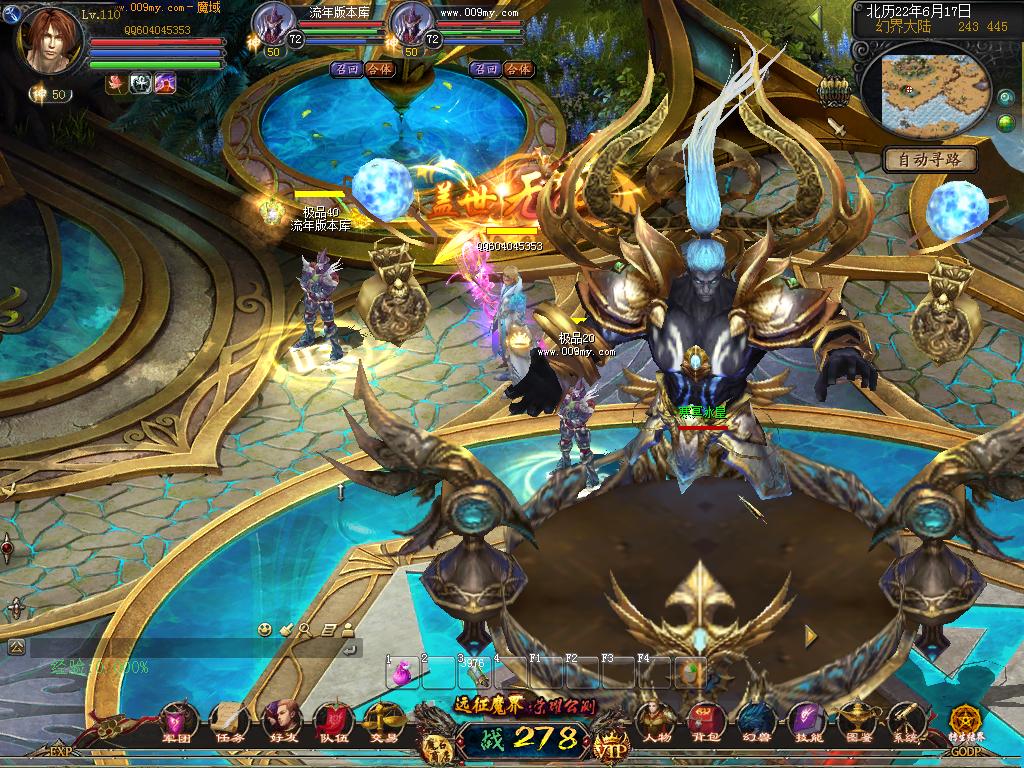Screen dimensions: 1024x768
Task: Open the 幻兽 pet panel
Action: (x=756, y=720)
